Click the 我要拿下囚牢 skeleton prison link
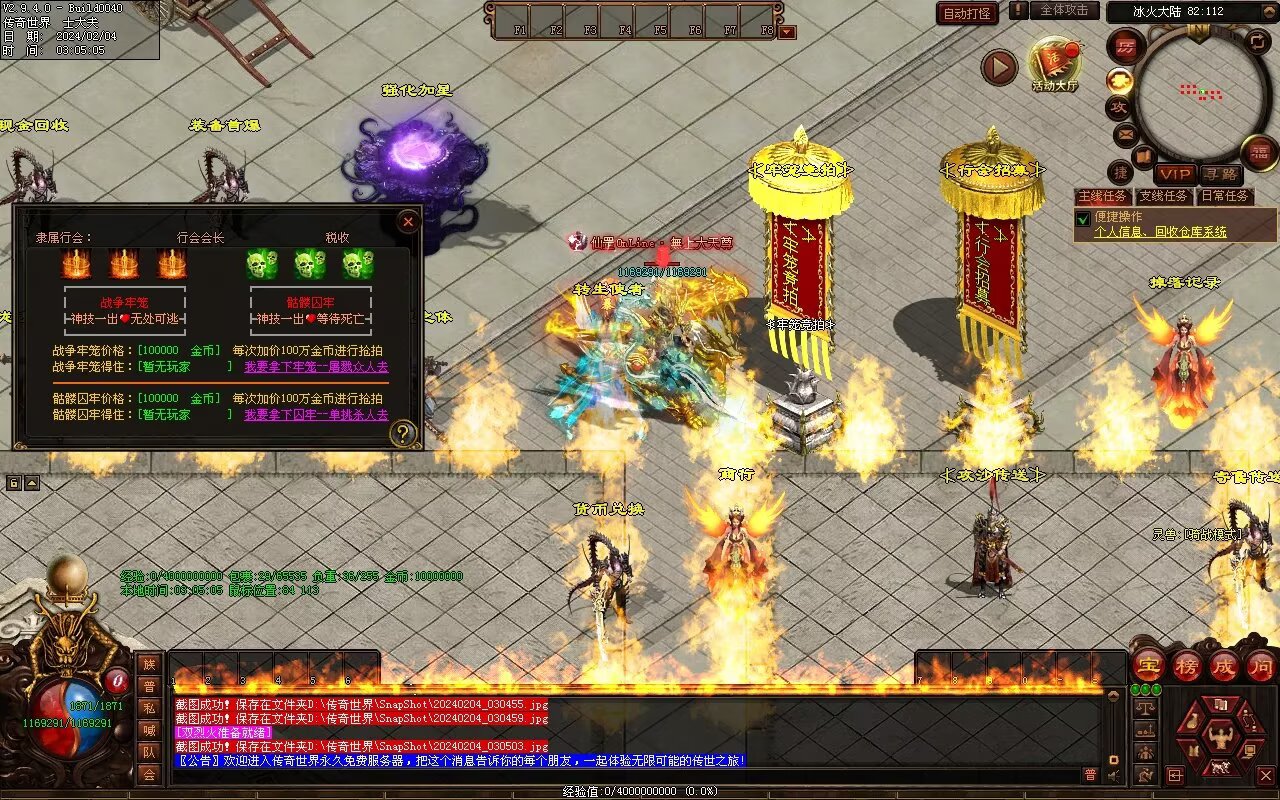Screen dimensions: 1280x800 tap(316, 414)
